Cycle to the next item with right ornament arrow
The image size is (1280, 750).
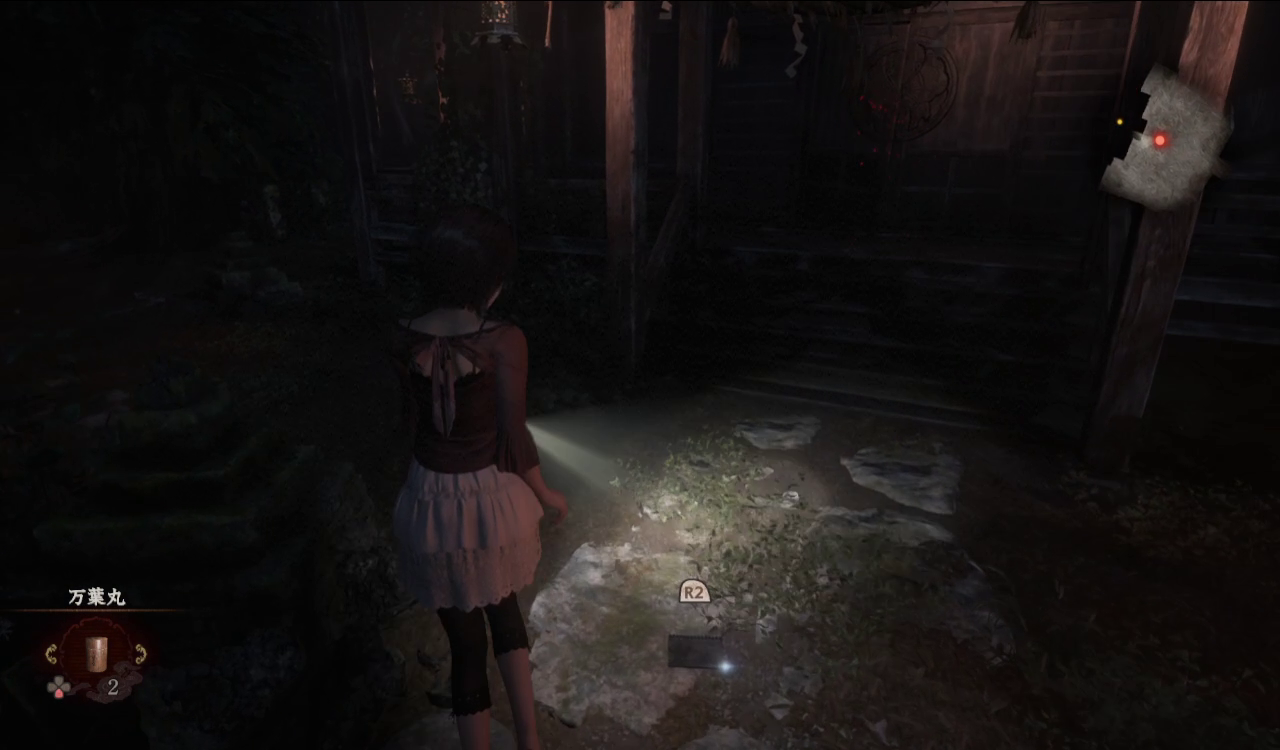pyautogui.click(x=141, y=655)
